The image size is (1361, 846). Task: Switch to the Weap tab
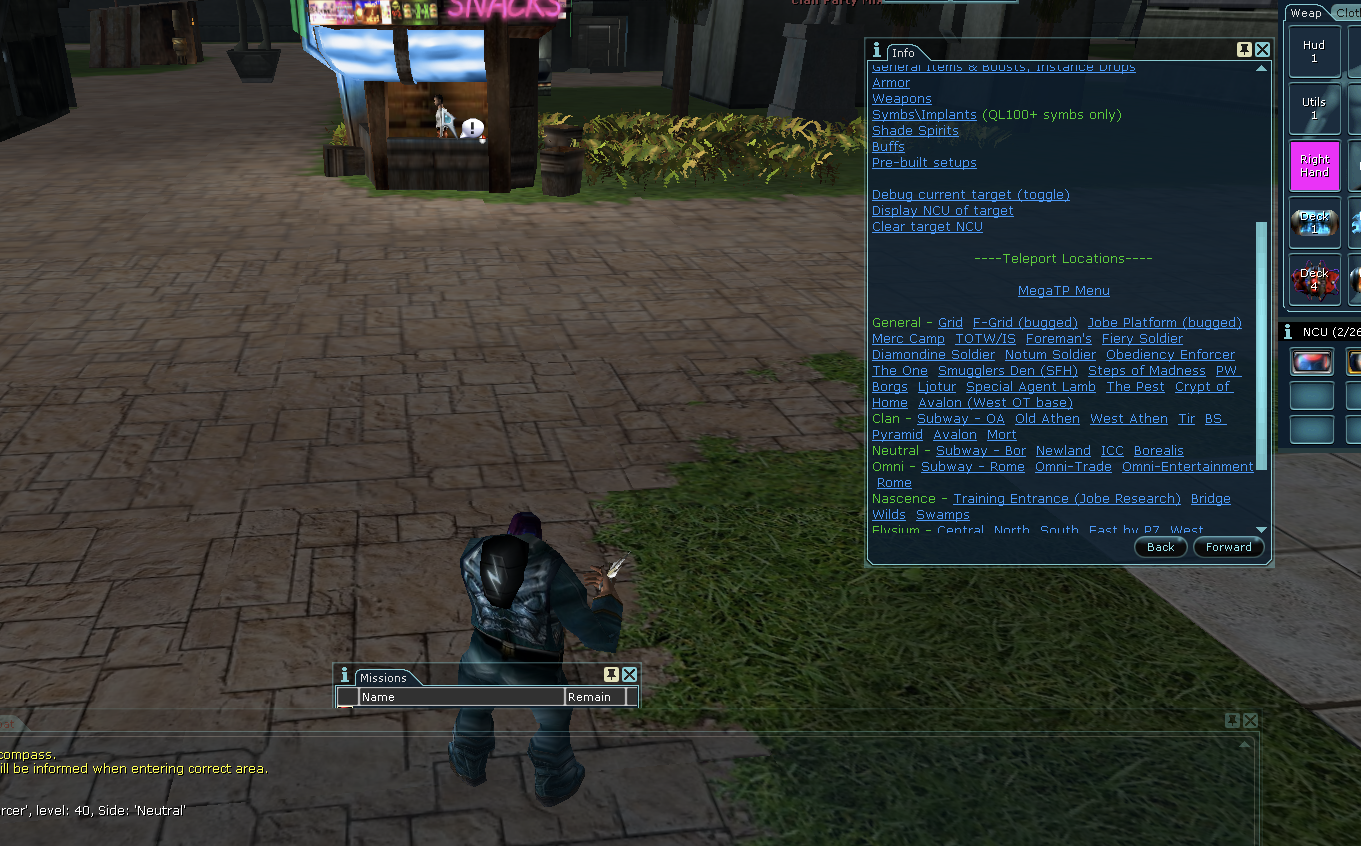[1305, 13]
